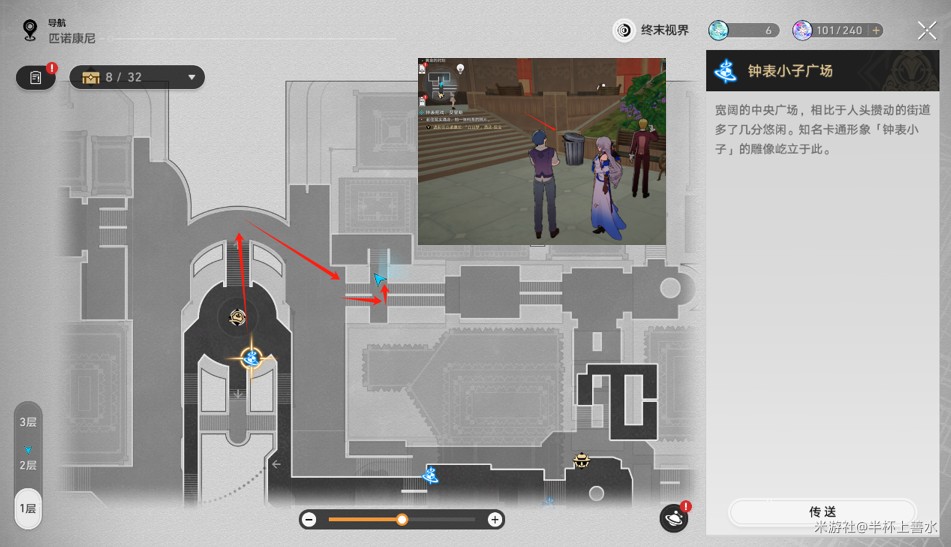Image resolution: width=951 pixels, height=547 pixels.
Task: Click the map zoom slider handle
Action: click(402, 519)
